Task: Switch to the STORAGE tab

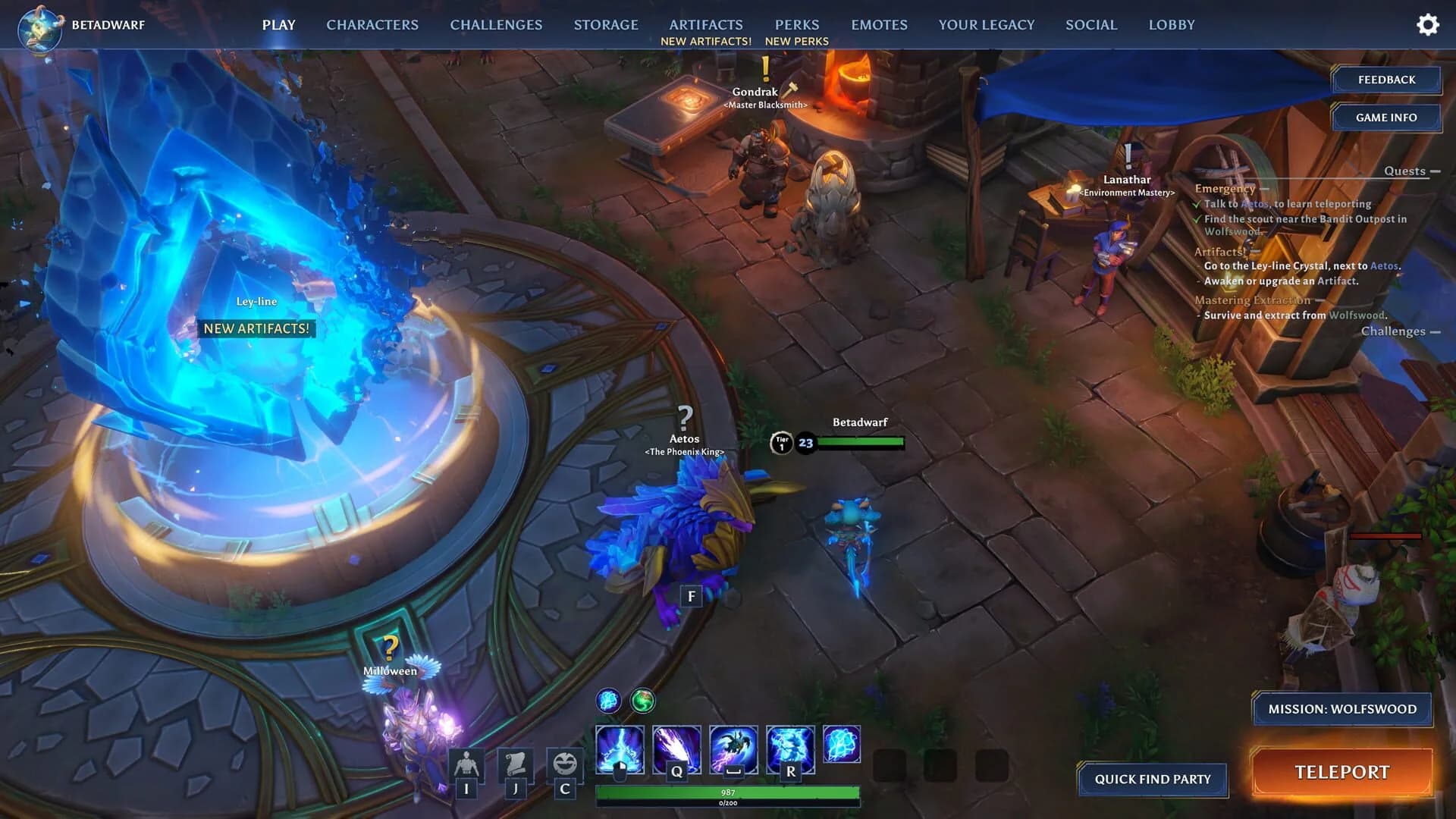Action: 606,24
